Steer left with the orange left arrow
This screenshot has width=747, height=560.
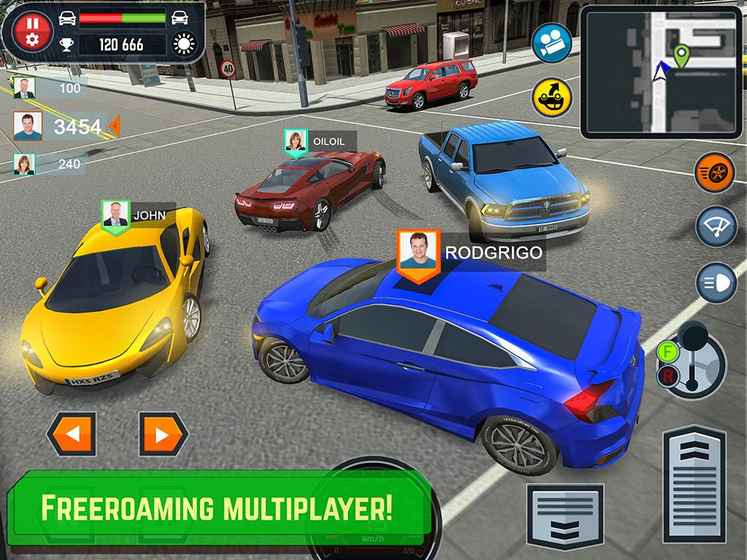click(70, 434)
